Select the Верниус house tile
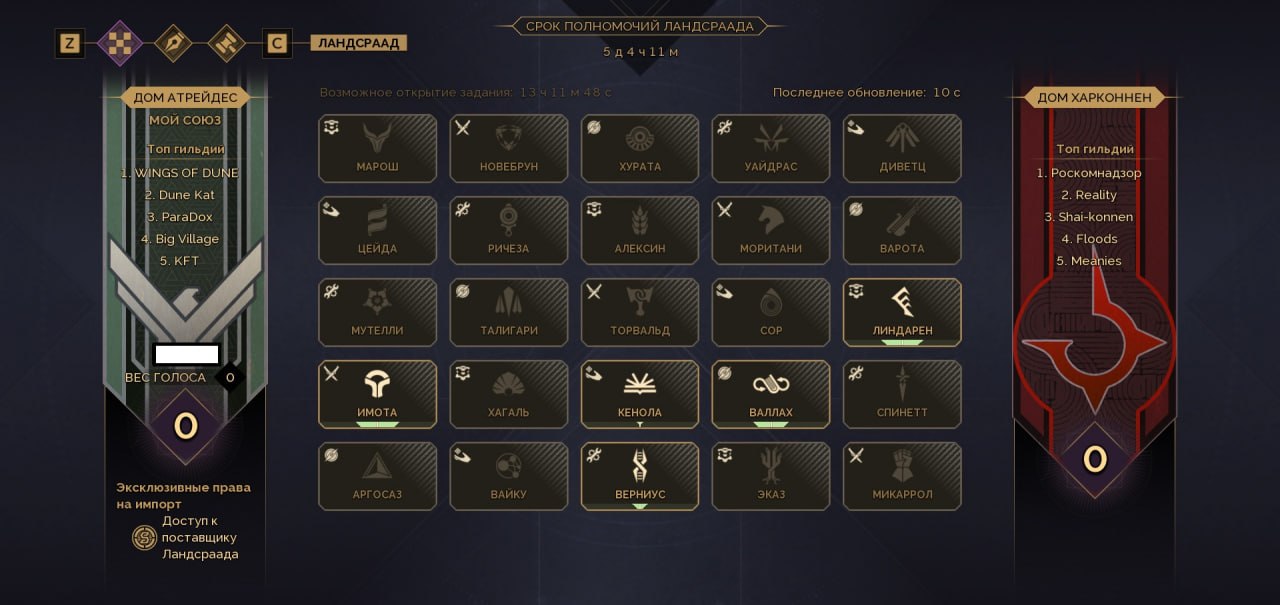 point(640,476)
